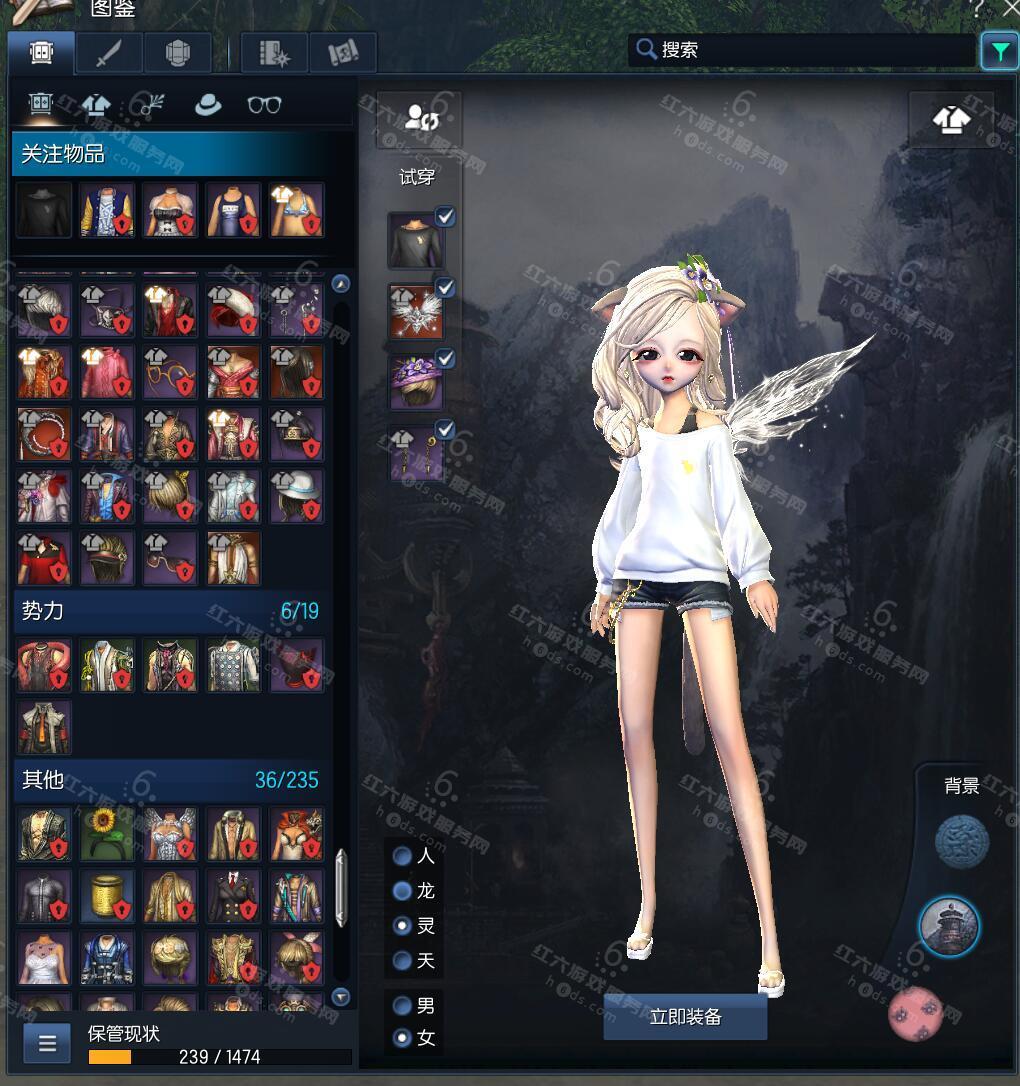Choose the temple scene background thumbnail

point(949,926)
